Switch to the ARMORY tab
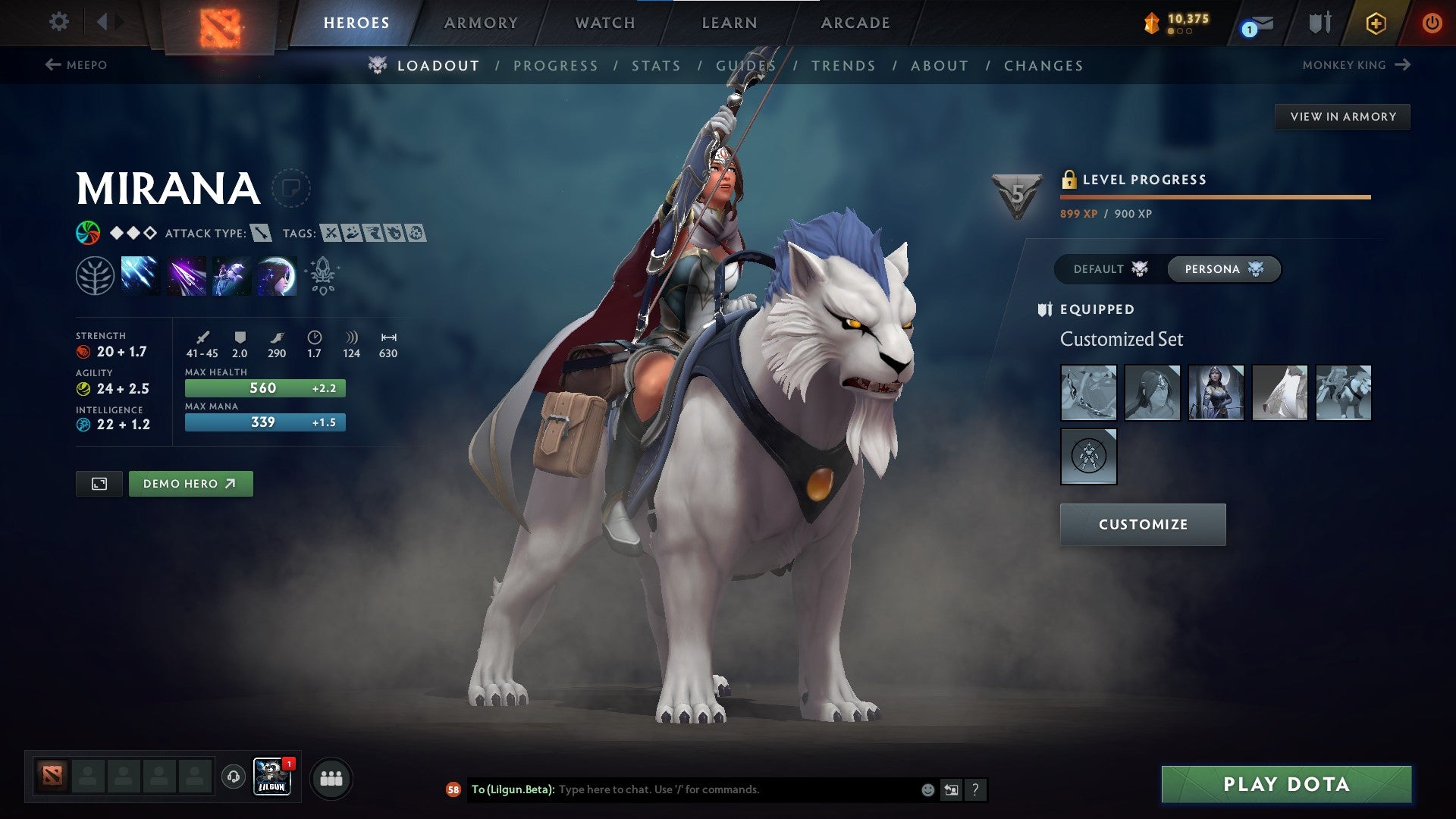1456x819 pixels. 482,22
